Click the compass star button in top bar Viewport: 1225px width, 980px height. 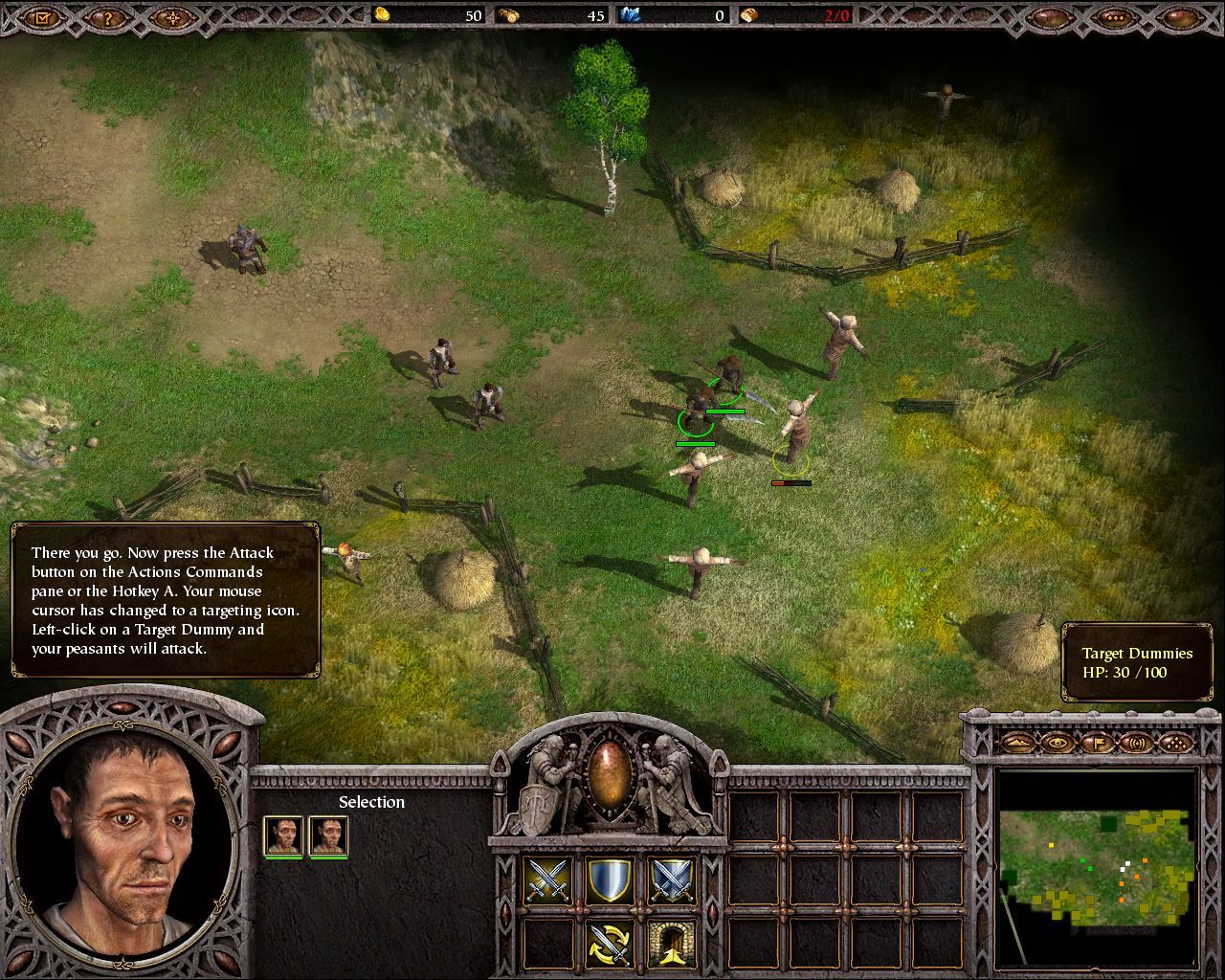171,16
